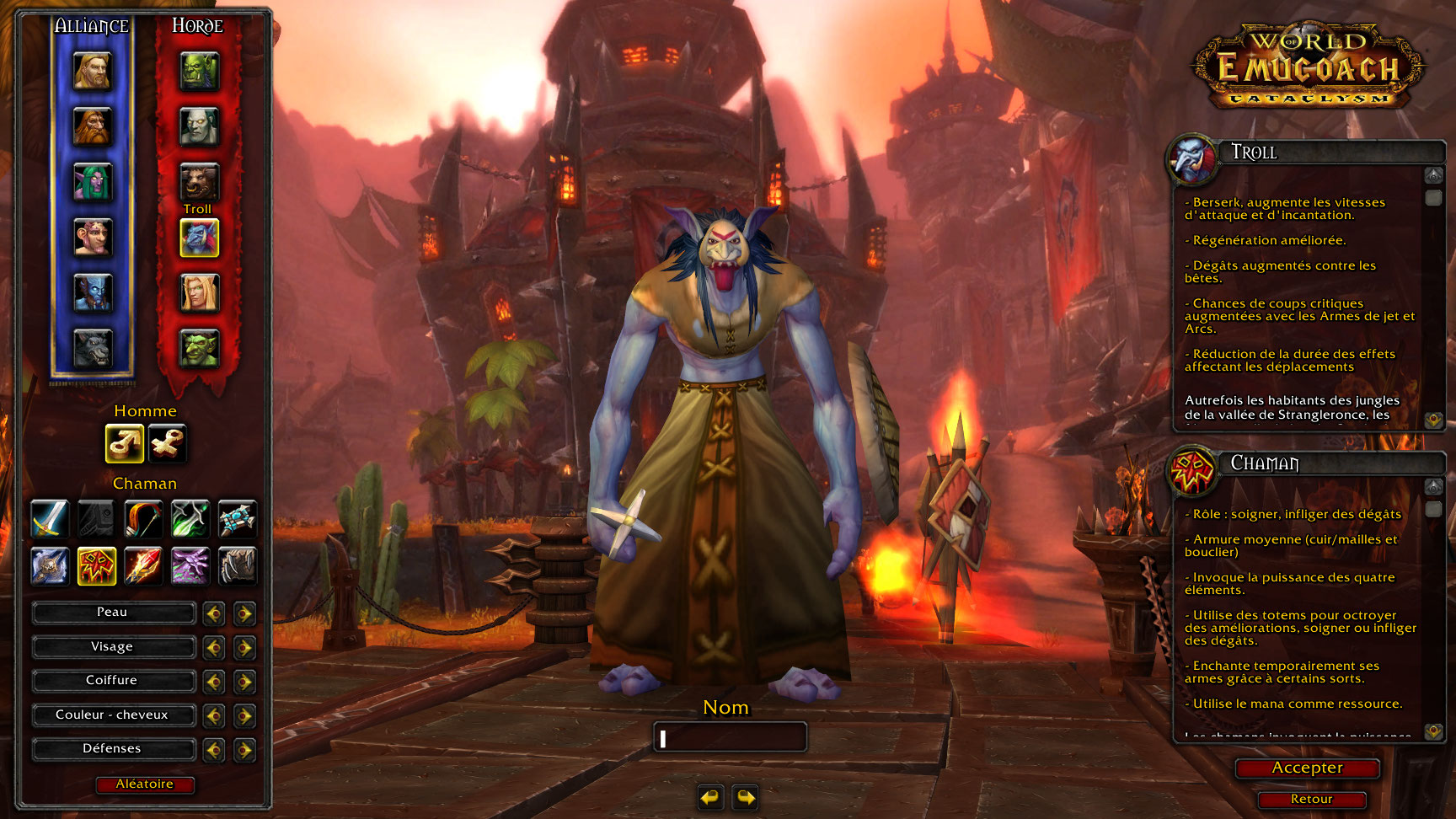Click the left arrow next to Coiffure
The width and height of the screenshot is (1456, 819).
click(214, 682)
